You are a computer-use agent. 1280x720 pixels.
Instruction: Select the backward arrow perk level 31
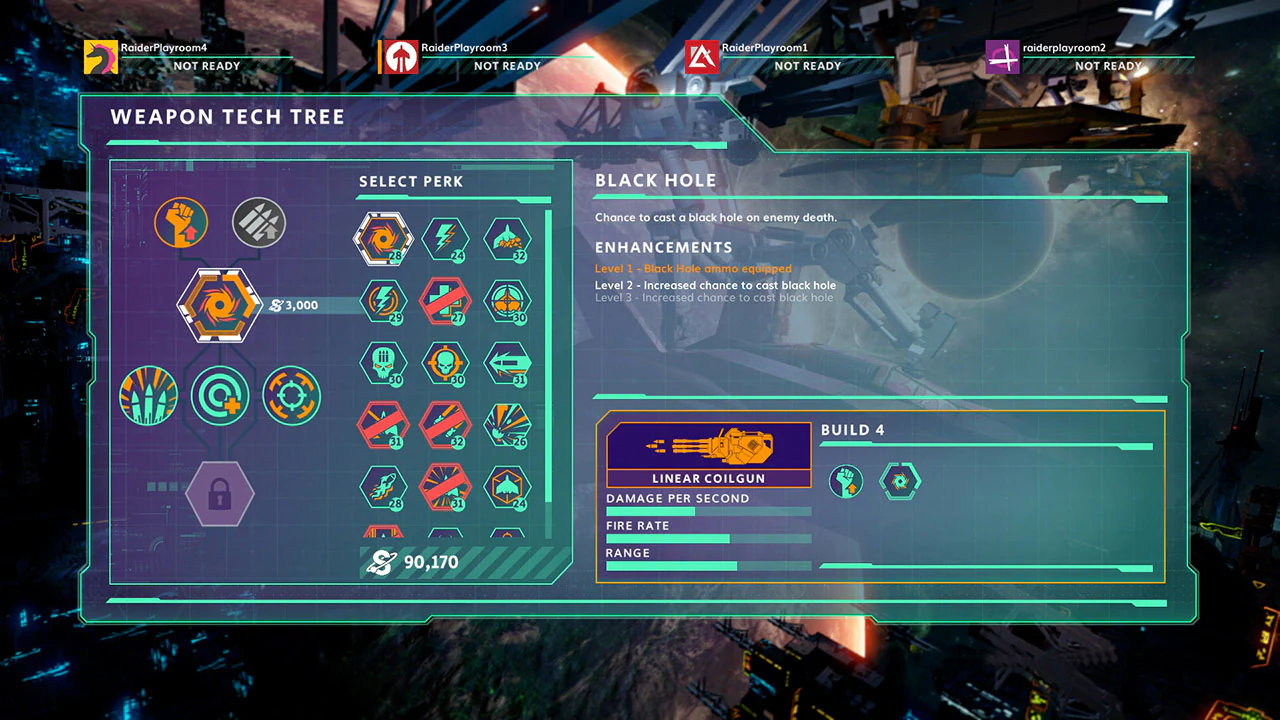(507, 363)
